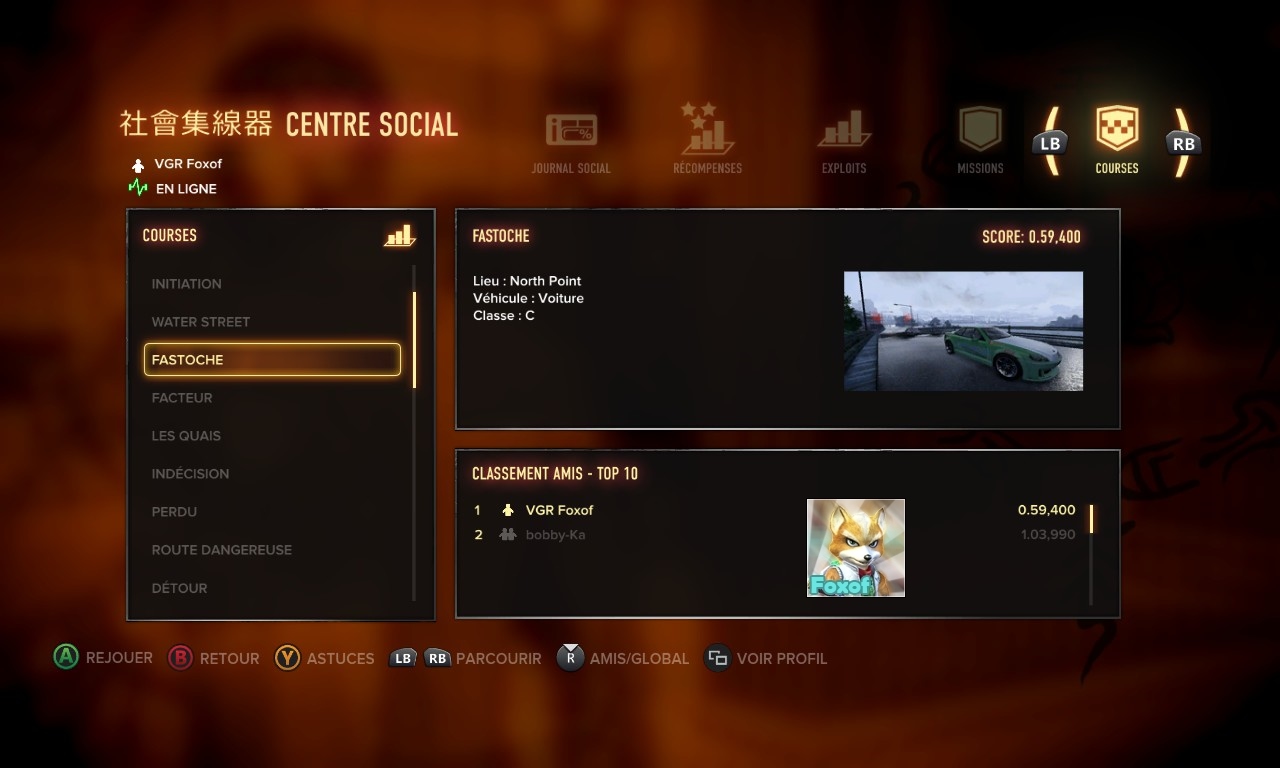Open the Route Dangereuse race

pos(222,550)
